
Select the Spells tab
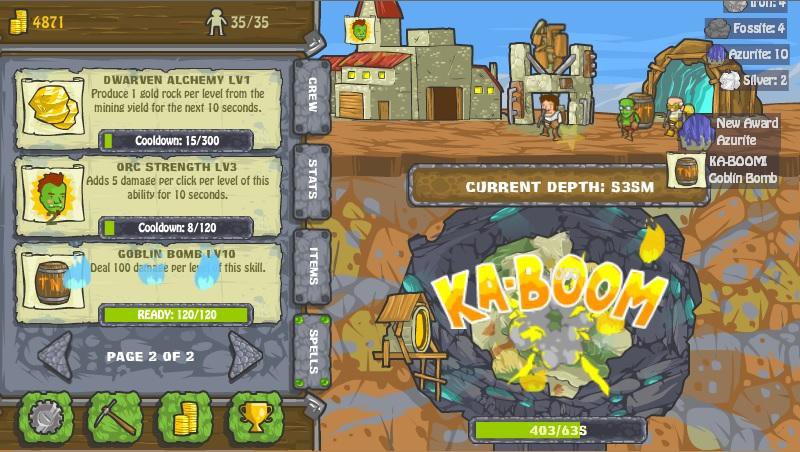point(310,352)
